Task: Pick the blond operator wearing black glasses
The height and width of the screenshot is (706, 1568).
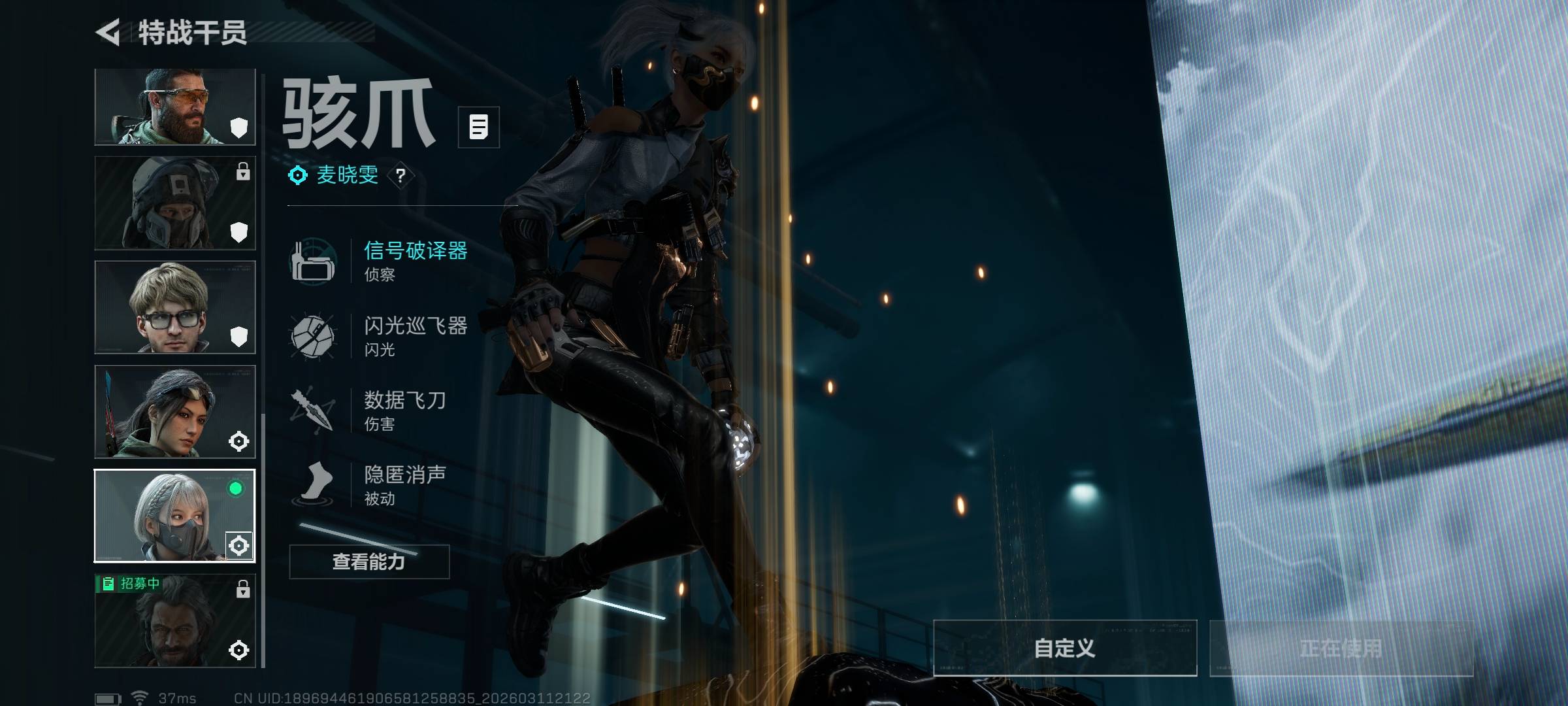Action: [x=174, y=307]
